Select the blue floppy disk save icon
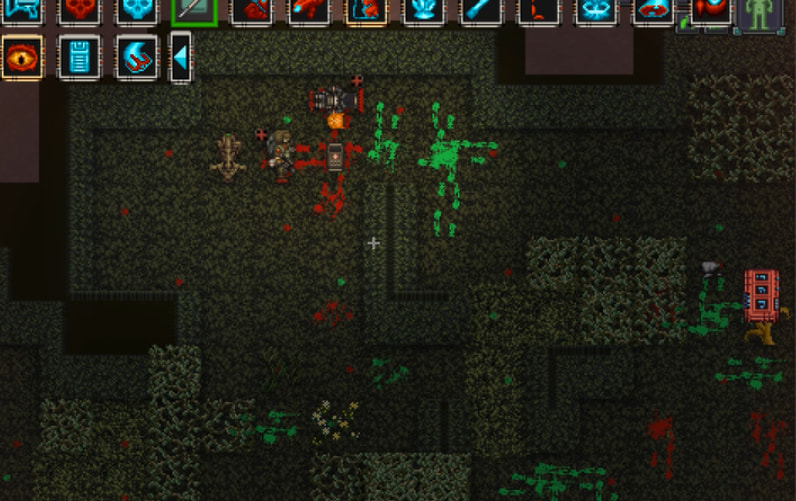Viewport: 796px width, 501px height. click(80, 57)
